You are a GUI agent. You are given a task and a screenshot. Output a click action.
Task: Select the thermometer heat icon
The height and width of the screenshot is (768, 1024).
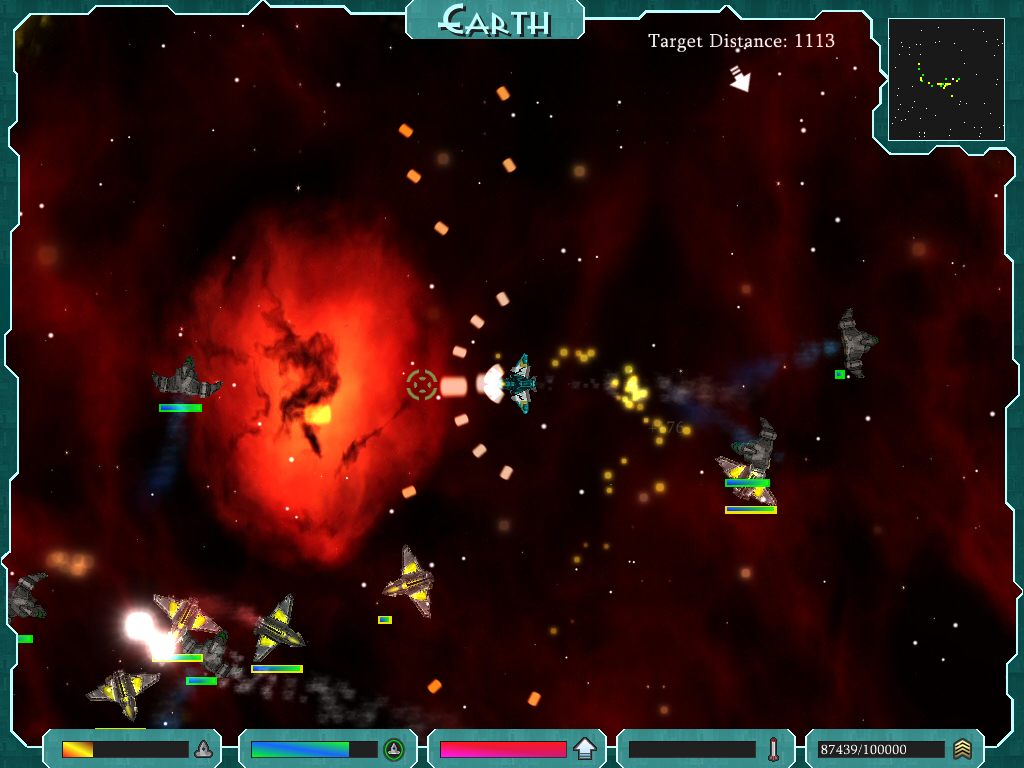pyautogui.click(x=773, y=749)
